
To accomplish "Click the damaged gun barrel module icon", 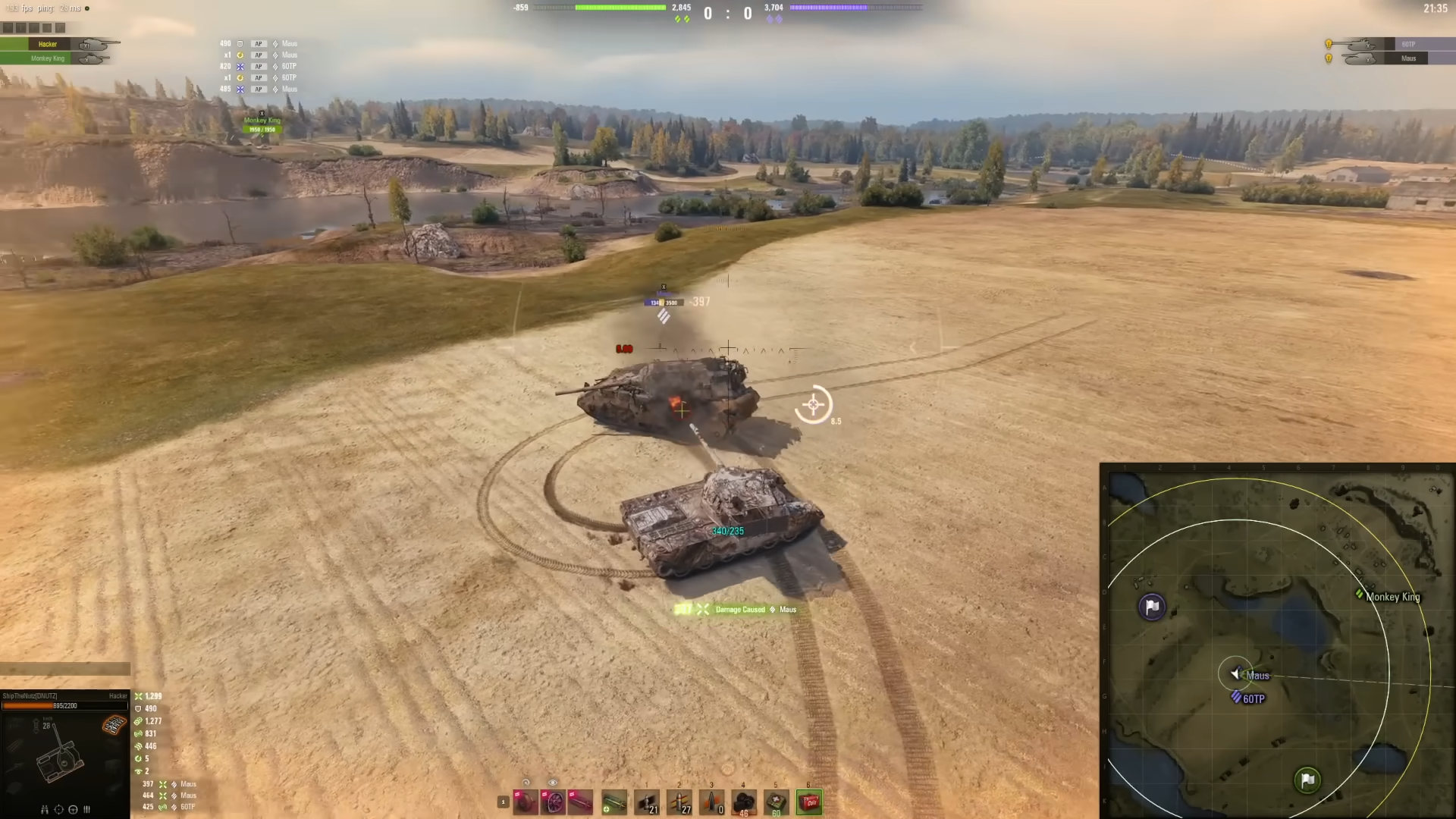I will (x=580, y=803).
